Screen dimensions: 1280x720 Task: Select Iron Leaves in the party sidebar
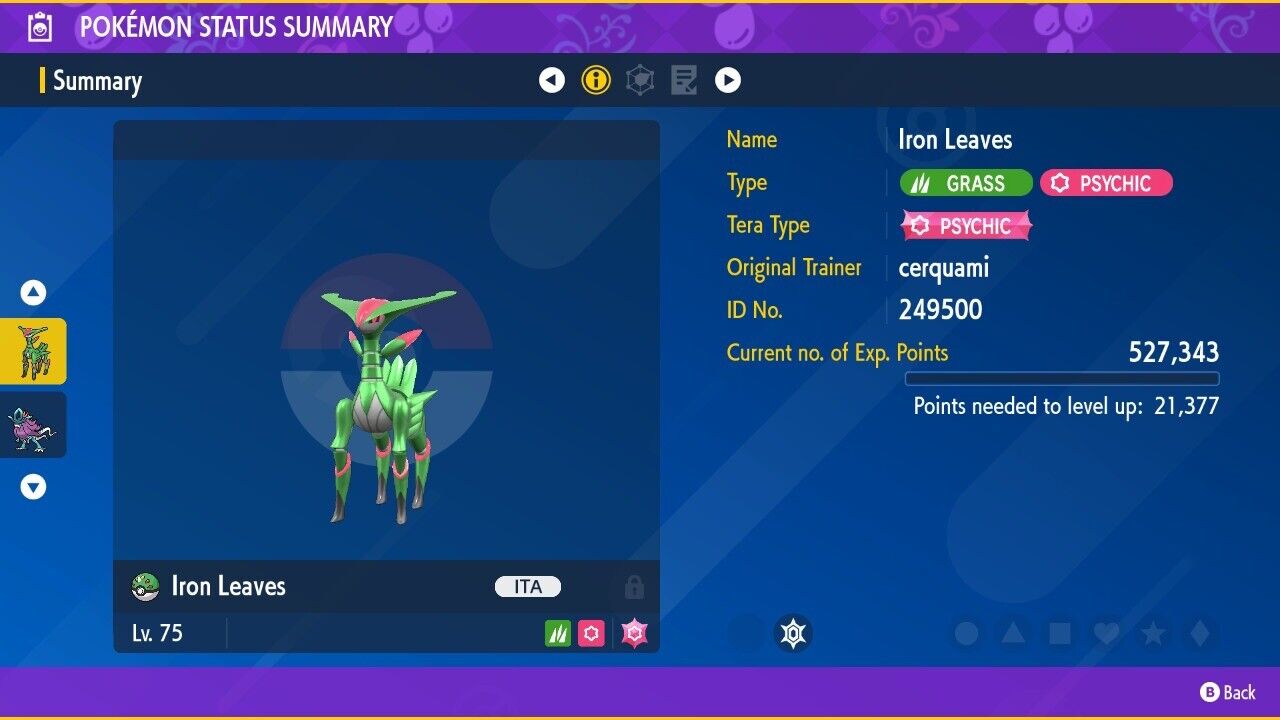[33, 352]
